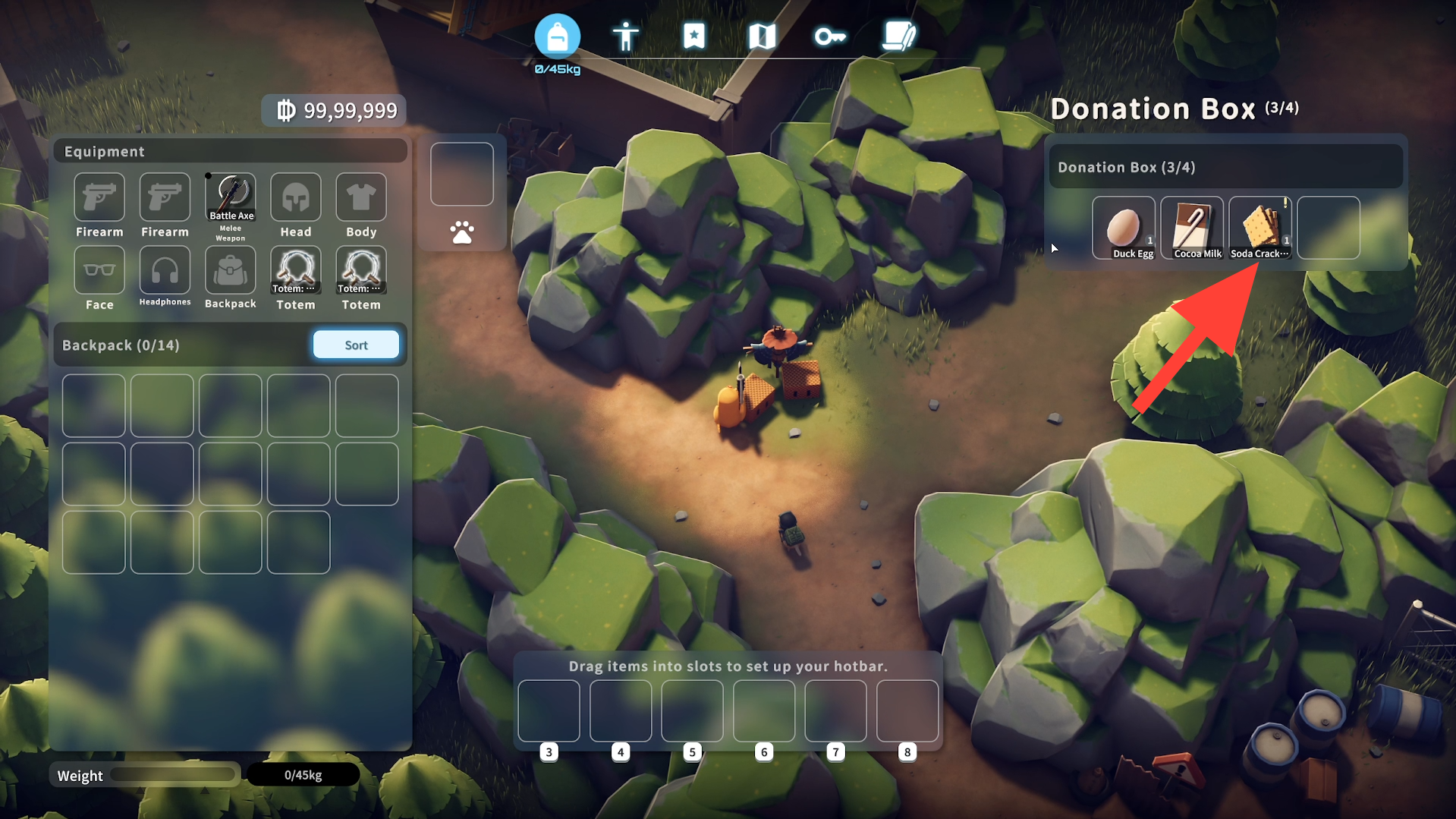1456x819 pixels.
Task: Switch to the character figure tab
Action: click(x=625, y=36)
